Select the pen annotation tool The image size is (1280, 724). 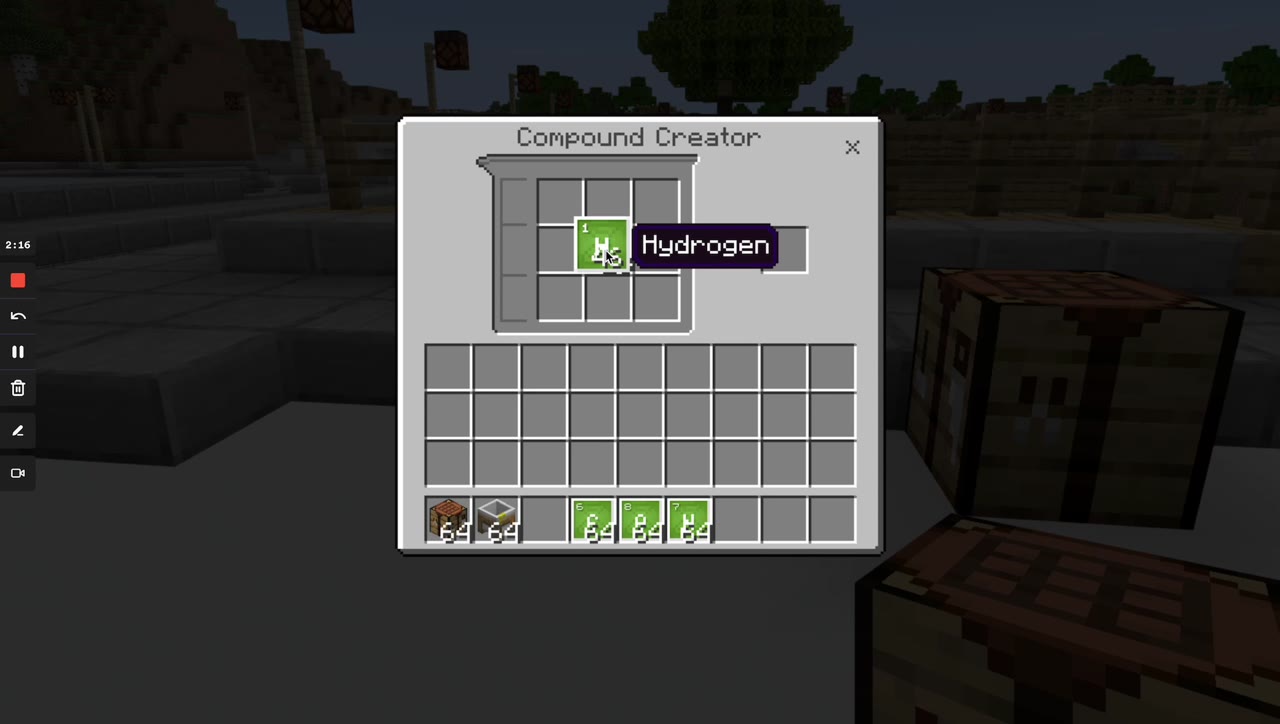point(18,430)
